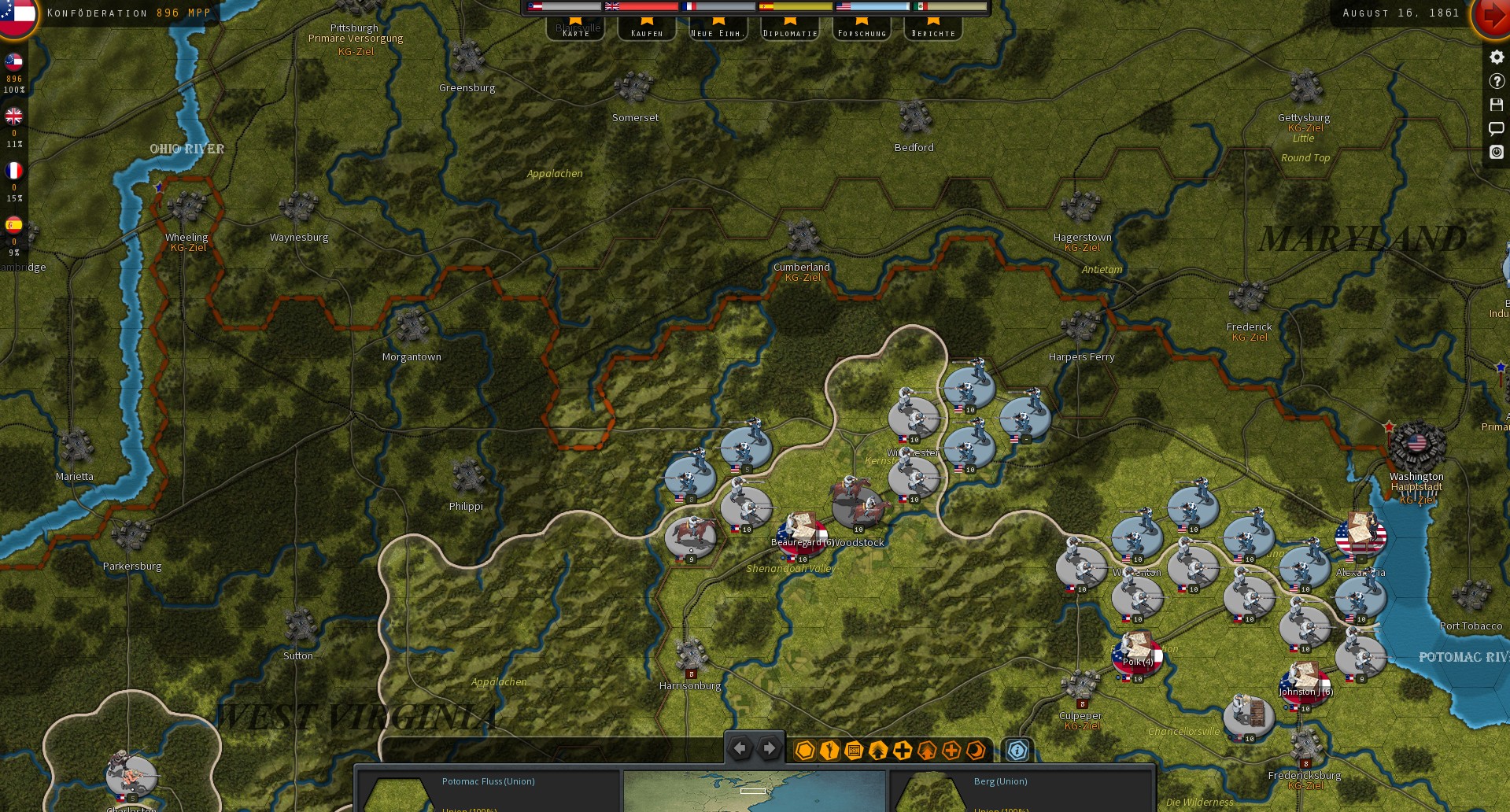Toggle the hex grid overlay icon
The image size is (1510, 812).
click(x=804, y=751)
